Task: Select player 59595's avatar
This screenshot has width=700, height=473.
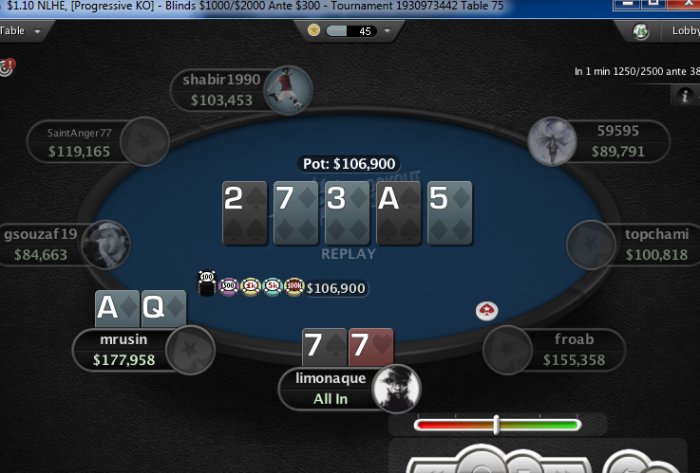Action: pos(551,140)
